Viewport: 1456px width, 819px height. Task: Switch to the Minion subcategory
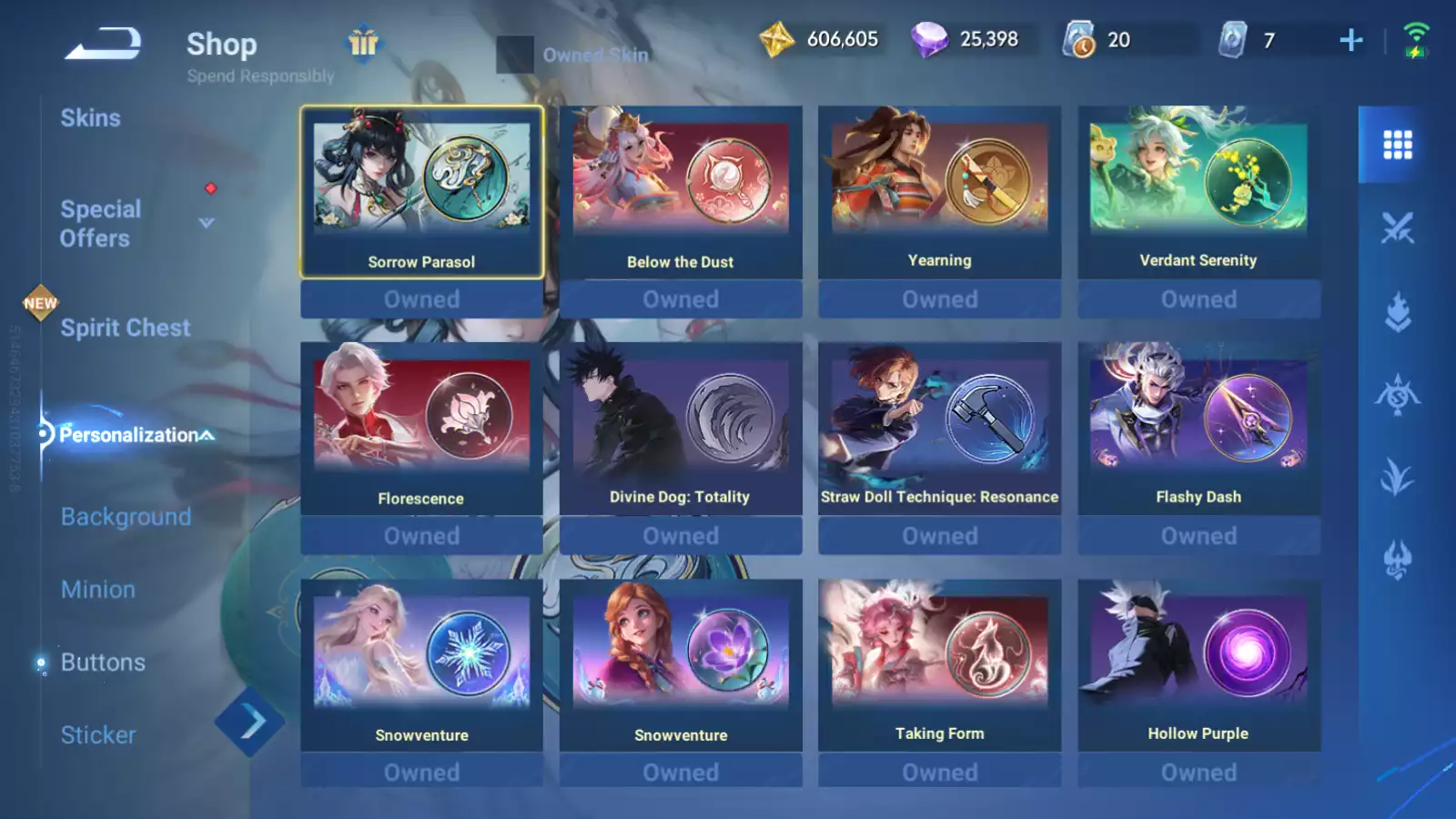point(97,590)
